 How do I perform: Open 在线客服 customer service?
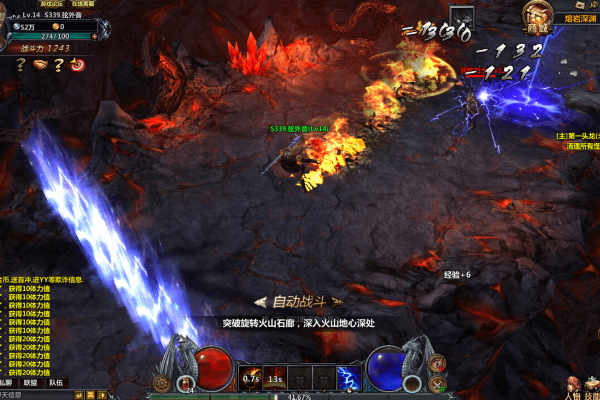pyautogui.click(x=83, y=4)
